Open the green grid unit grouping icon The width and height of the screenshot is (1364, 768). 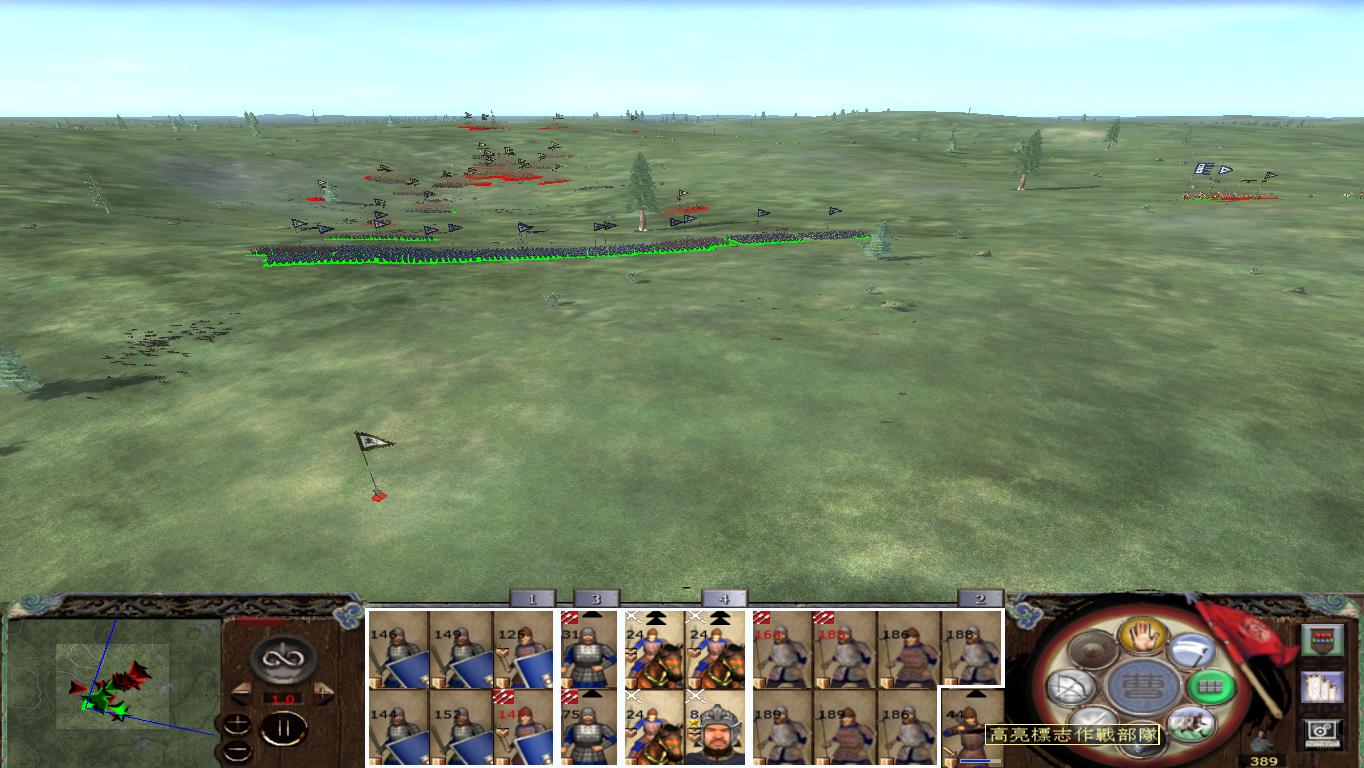(x=1209, y=685)
